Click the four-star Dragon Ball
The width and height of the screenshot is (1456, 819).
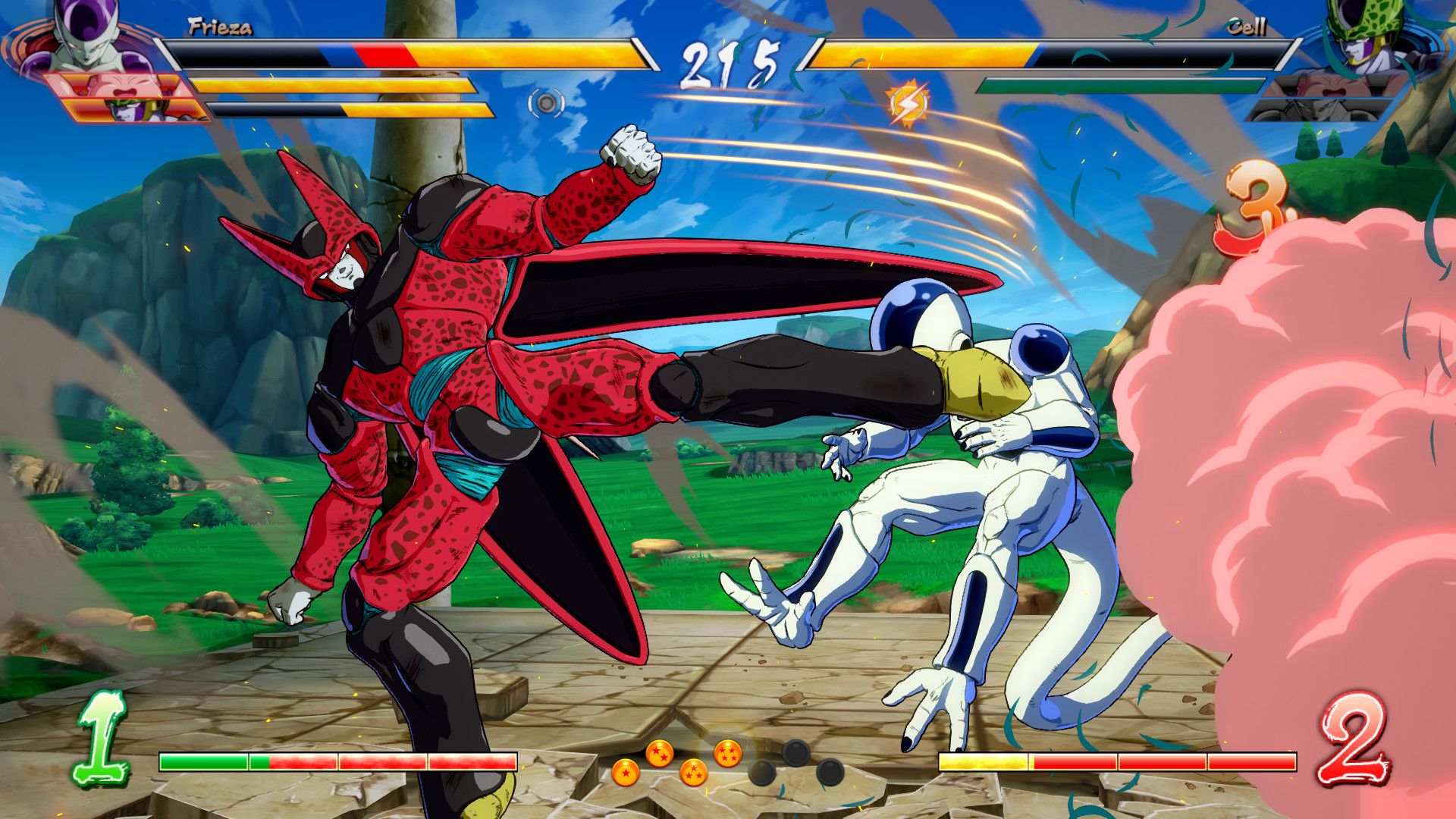[727, 752]
